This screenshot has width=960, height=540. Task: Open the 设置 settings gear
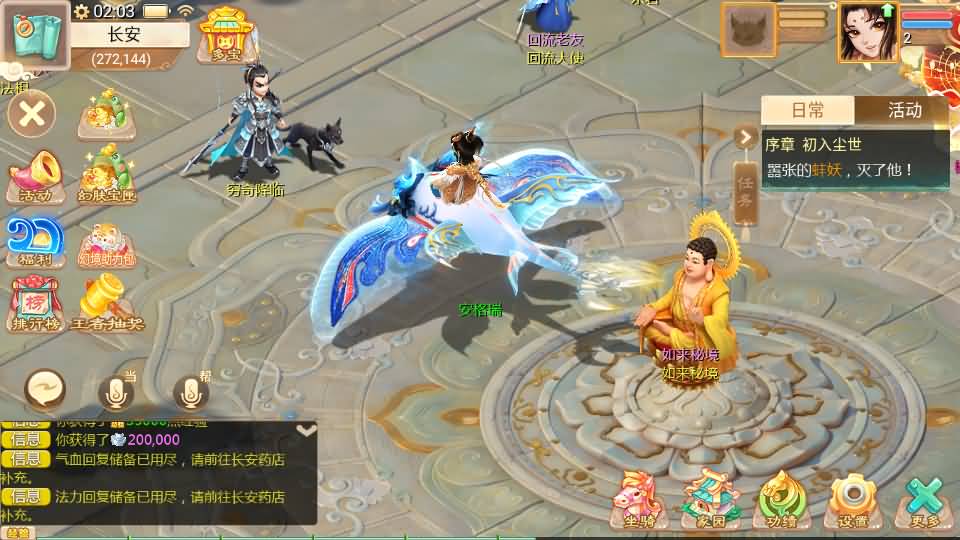(x=852, y=499)
